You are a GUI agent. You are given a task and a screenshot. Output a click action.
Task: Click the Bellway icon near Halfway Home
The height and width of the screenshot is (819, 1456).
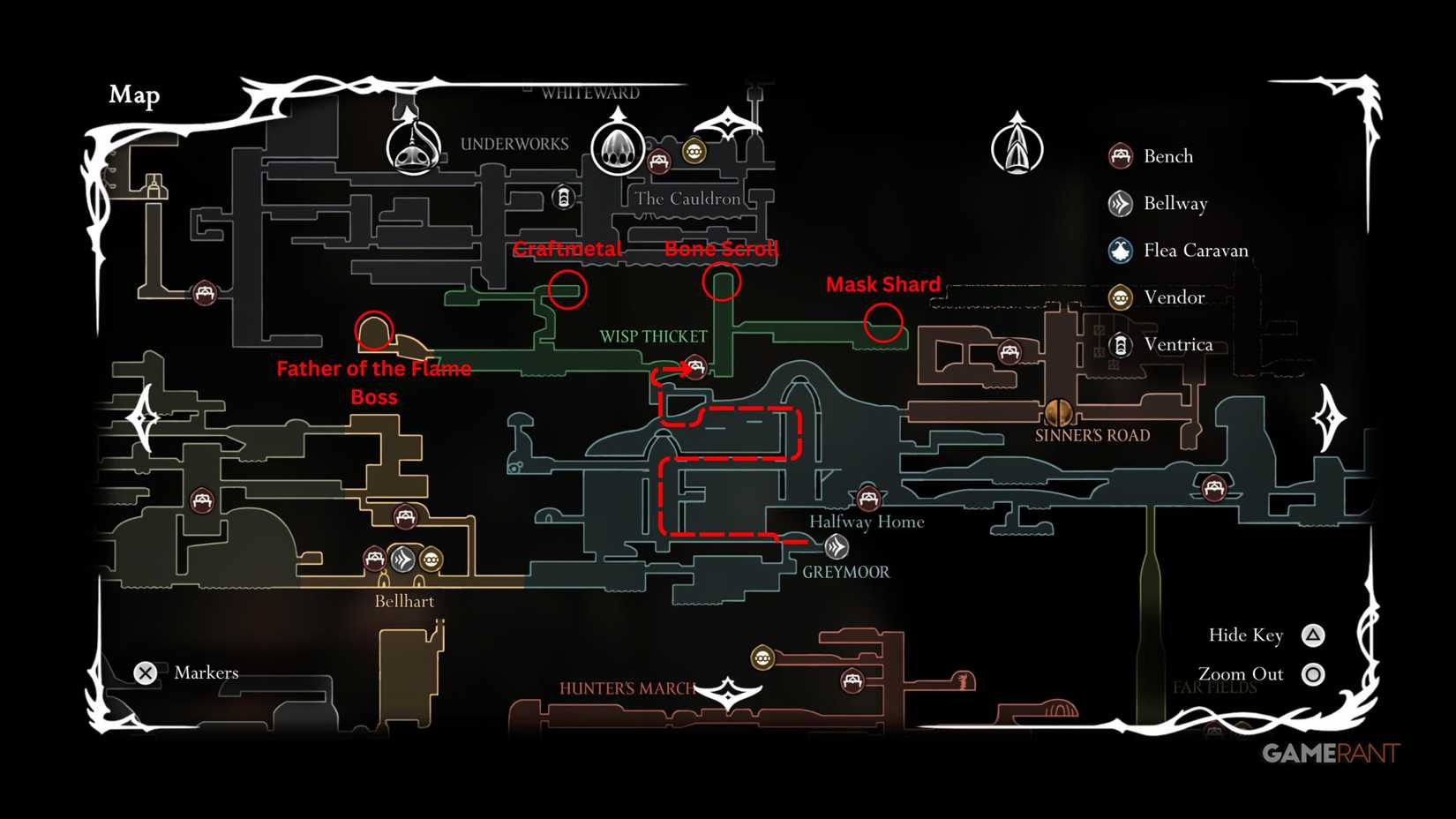point(837,547)
